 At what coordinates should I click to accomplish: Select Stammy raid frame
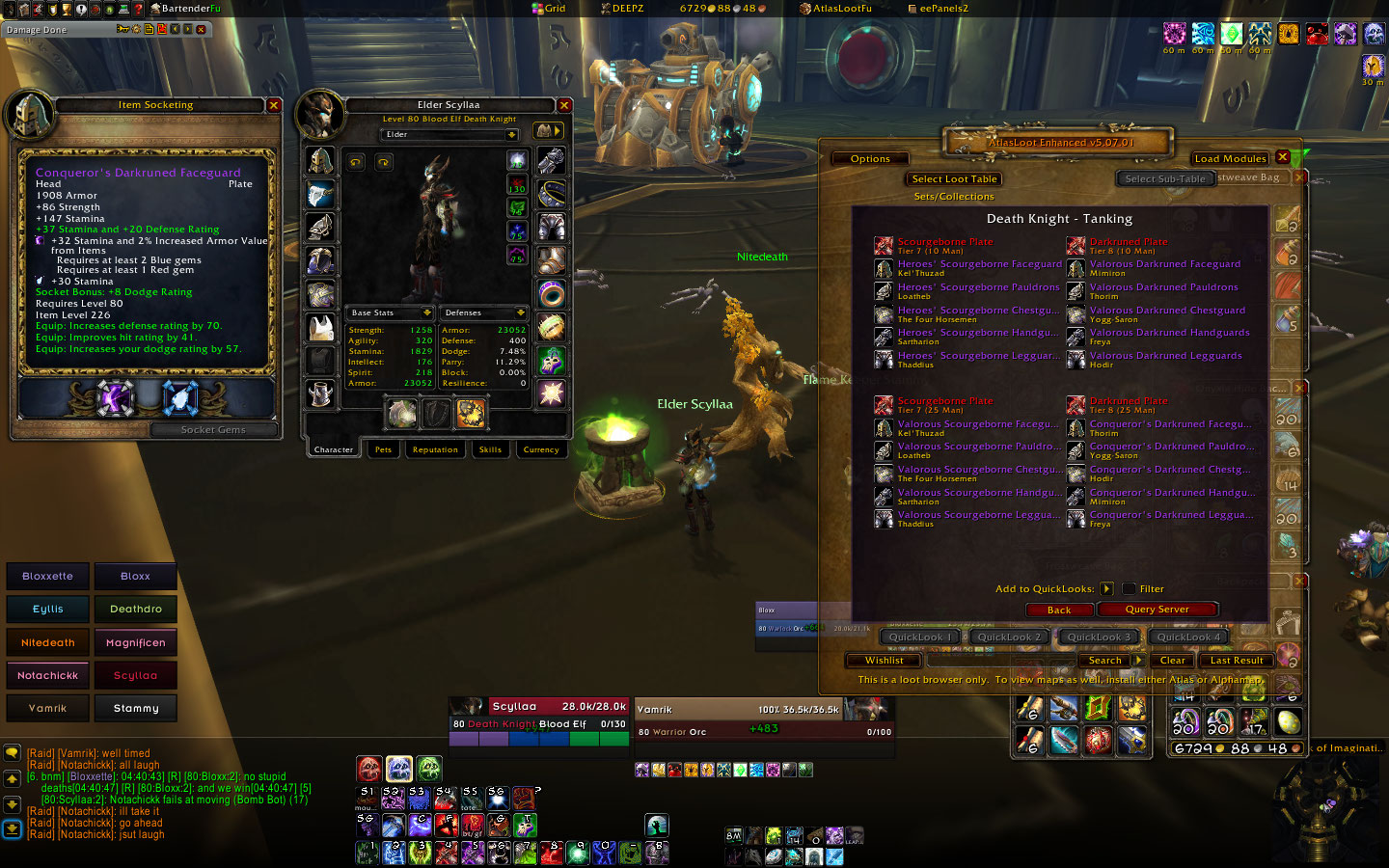pyautogui.click(x=135, y=708)
